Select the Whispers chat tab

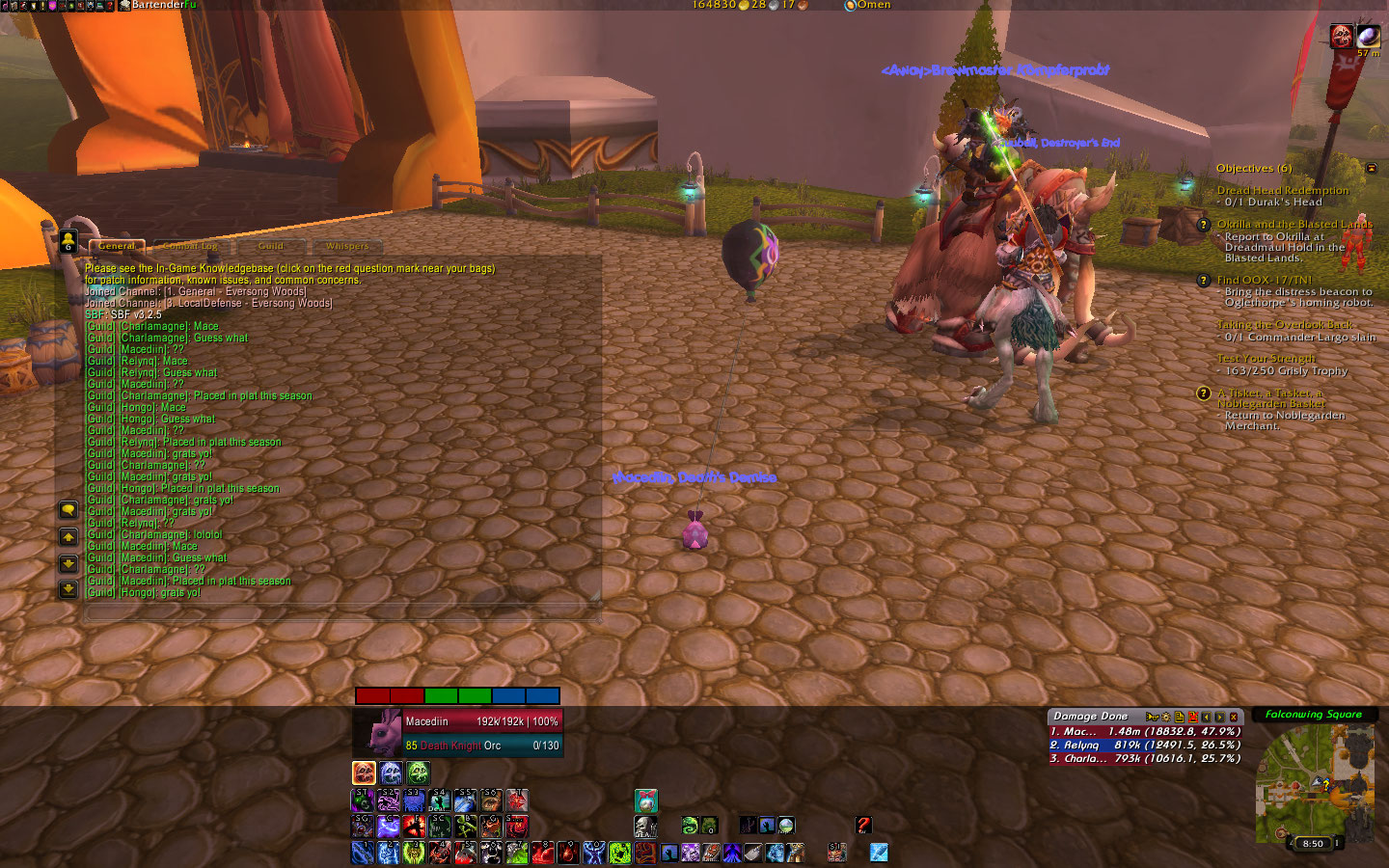[x=347, y=246]
